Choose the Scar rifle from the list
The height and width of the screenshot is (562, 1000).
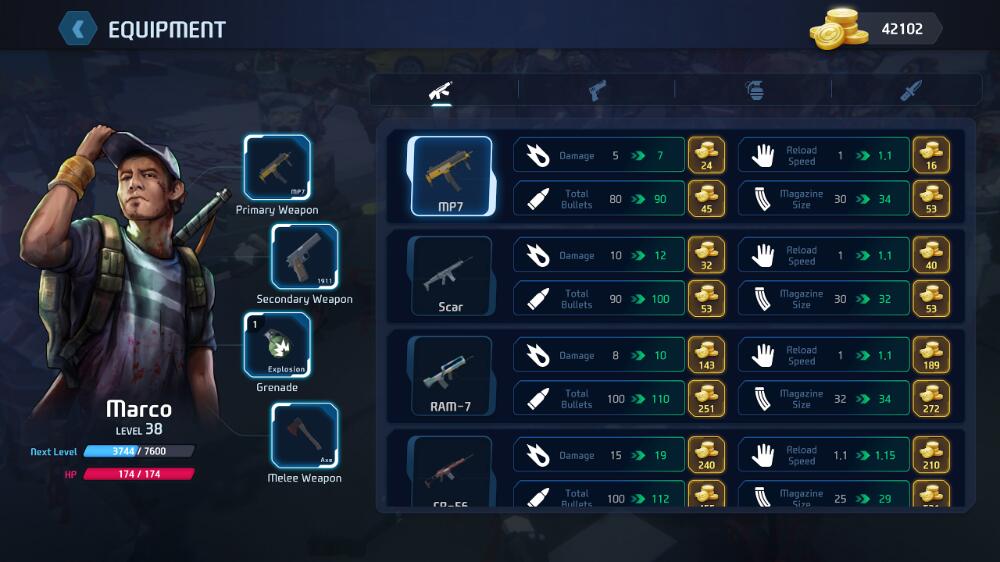pyautogui.click(x=450, y=276)
